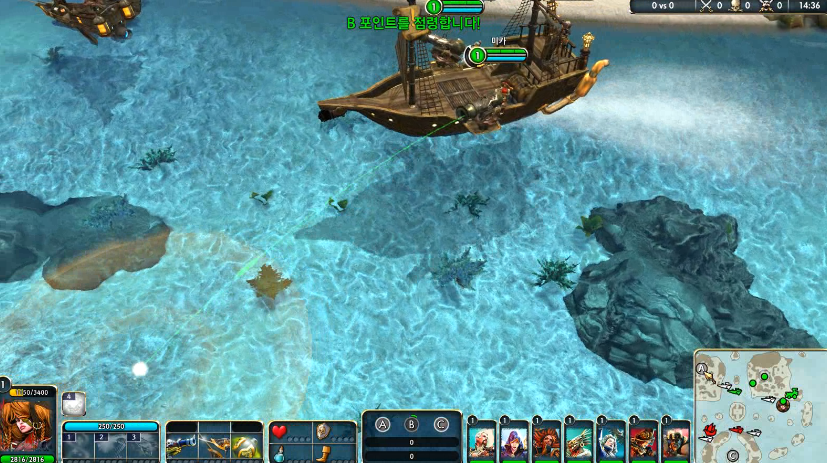Select the golden crossbow weapon slot
Viewport: 827px width, 463px height.
pos(213,441)
